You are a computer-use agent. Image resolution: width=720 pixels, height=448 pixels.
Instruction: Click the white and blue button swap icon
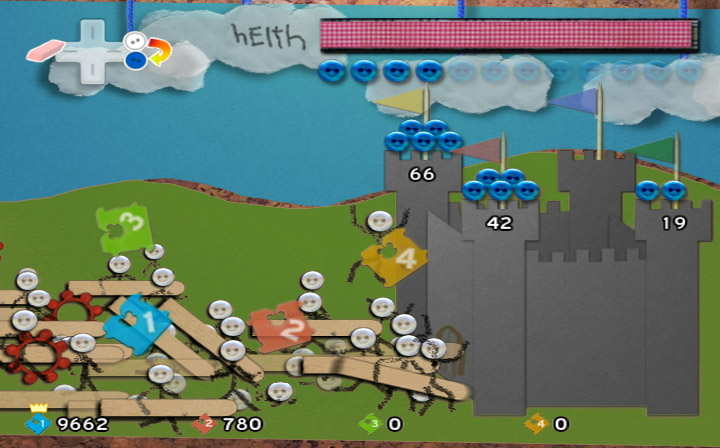[x=146, y=50]
